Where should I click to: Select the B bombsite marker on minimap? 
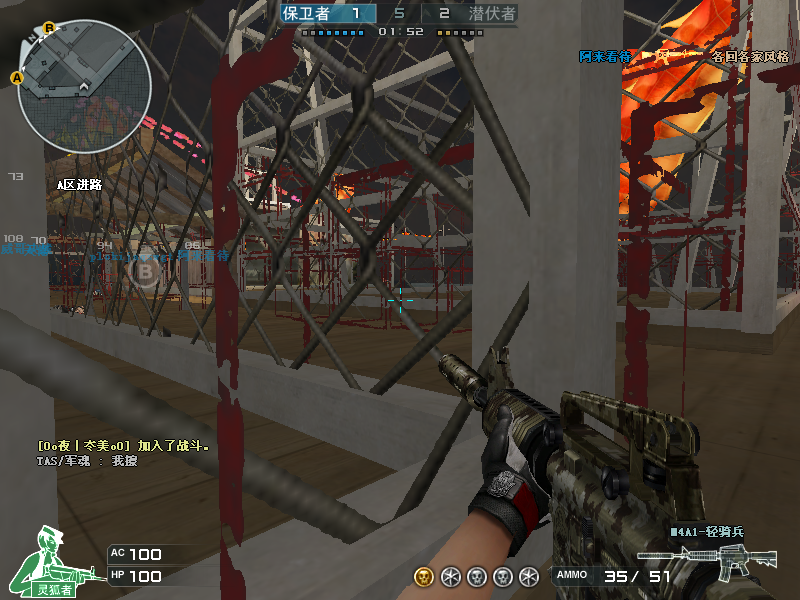tap(48, 28)
